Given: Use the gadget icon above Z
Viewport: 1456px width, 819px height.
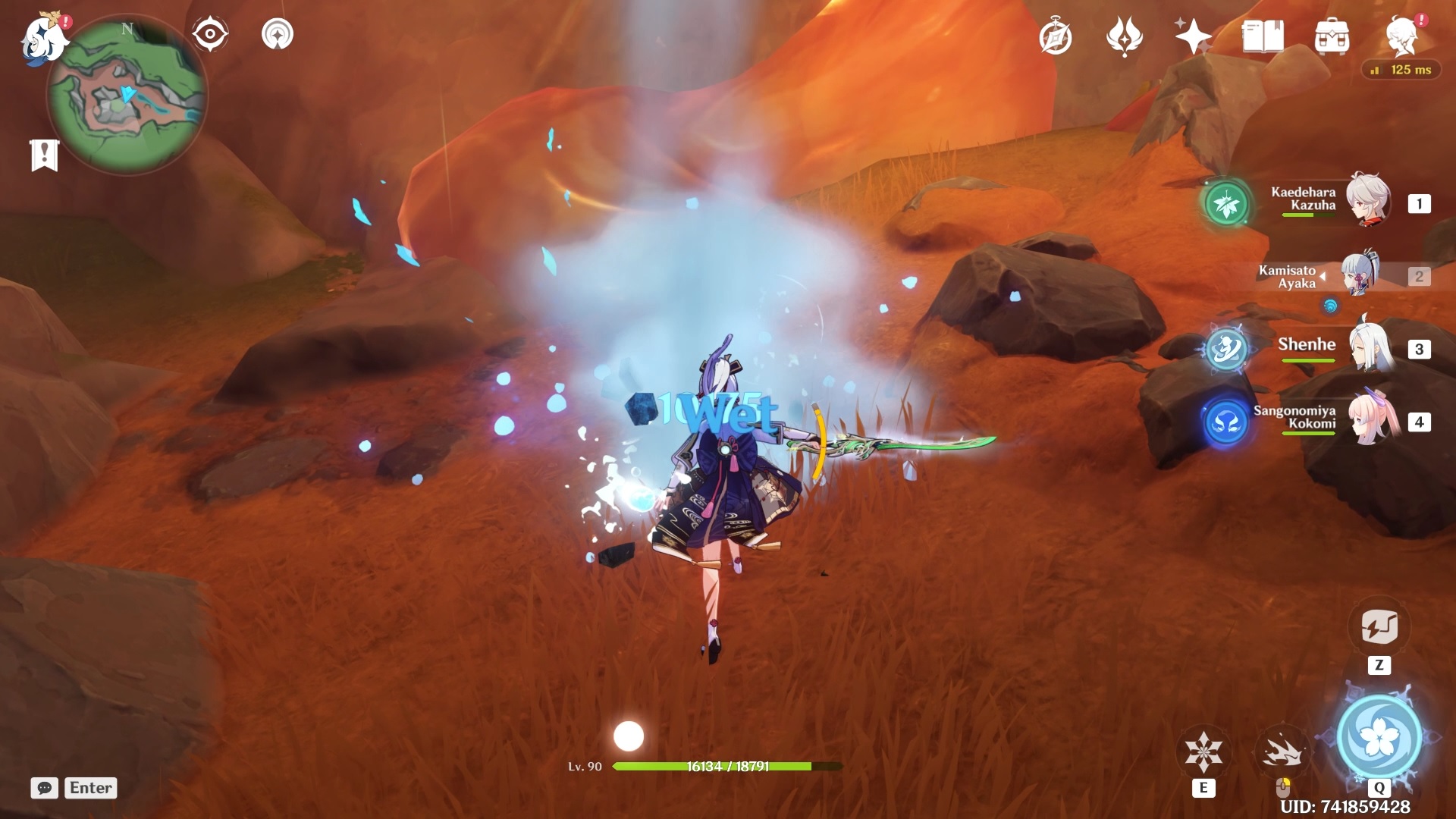Looking at the screenshot, I should point(1379,627).
